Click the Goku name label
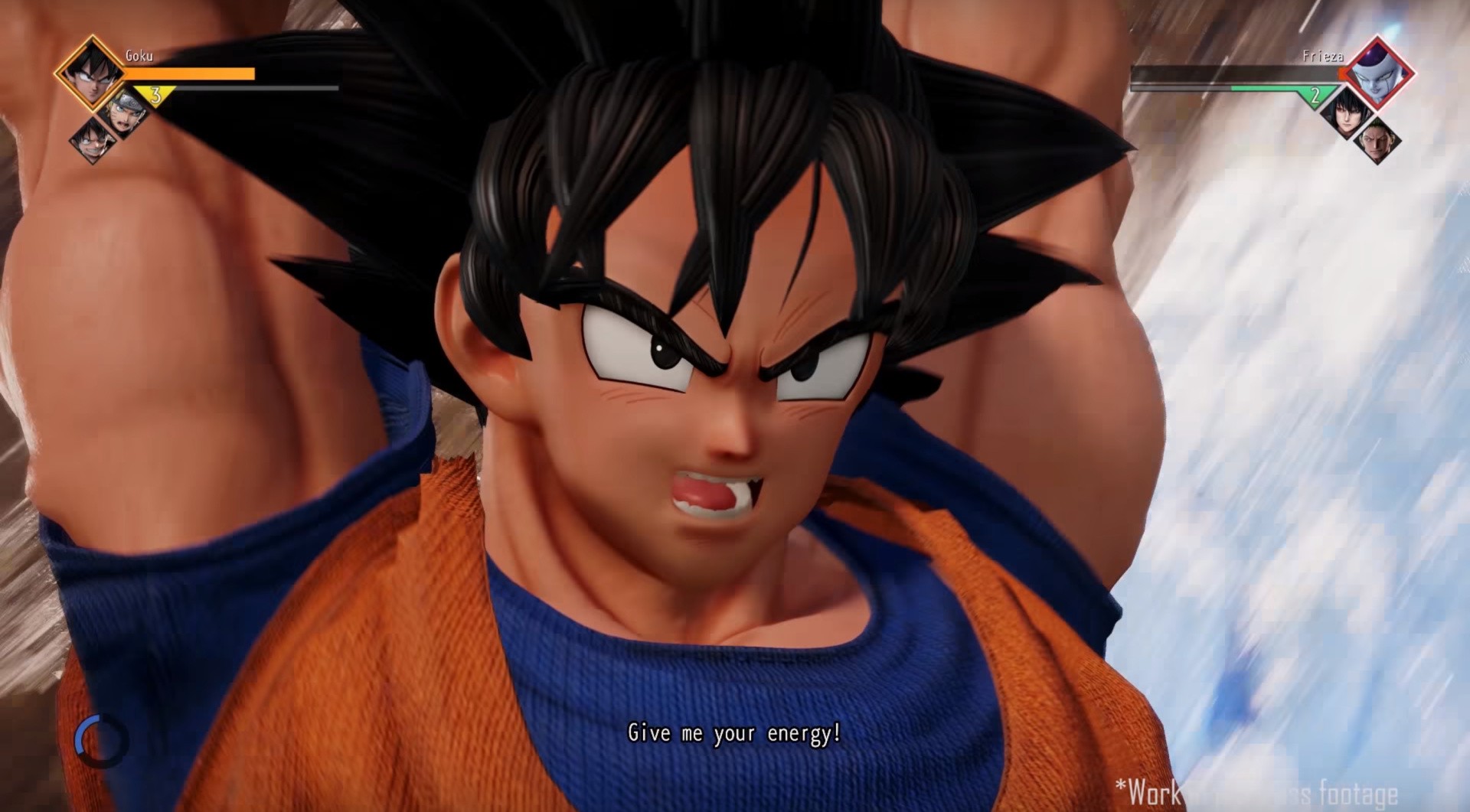The width and height of the screenshot is (1470, 812). coord(139,55)
